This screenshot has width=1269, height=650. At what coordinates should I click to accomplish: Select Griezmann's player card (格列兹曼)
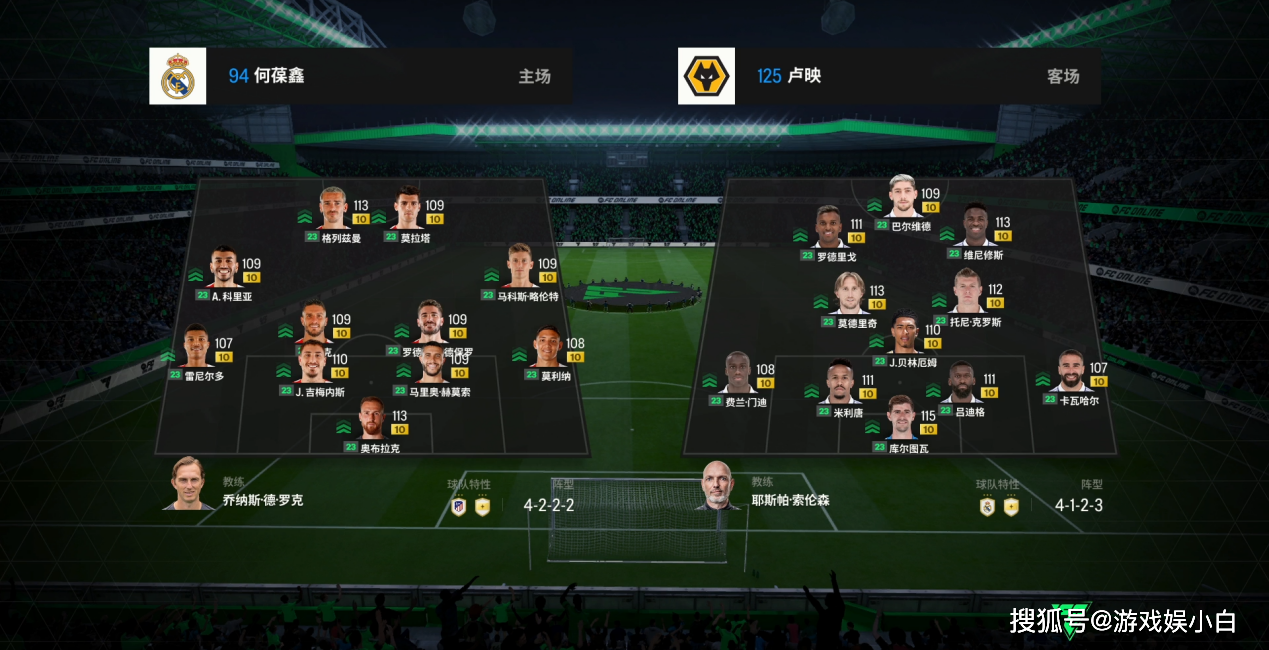[x=334, y=208]
